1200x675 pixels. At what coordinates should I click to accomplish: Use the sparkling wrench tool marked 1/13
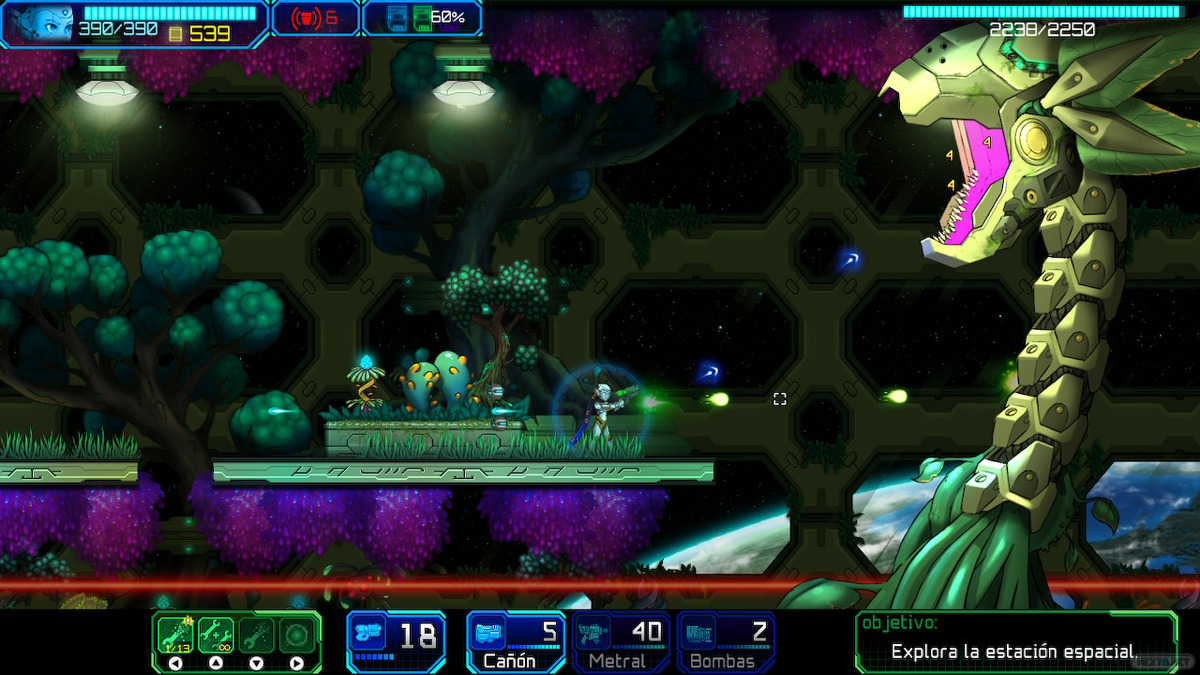pos(175,634)
